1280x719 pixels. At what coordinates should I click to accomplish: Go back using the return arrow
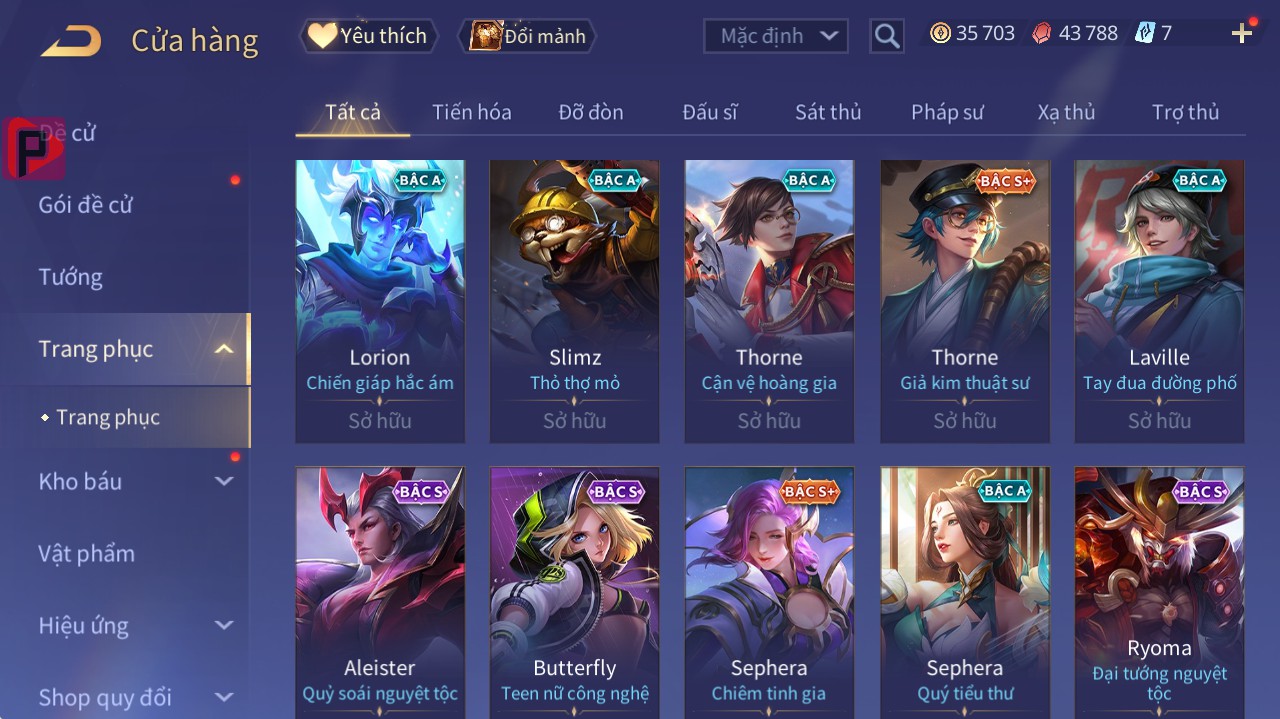tap(71, 41)
